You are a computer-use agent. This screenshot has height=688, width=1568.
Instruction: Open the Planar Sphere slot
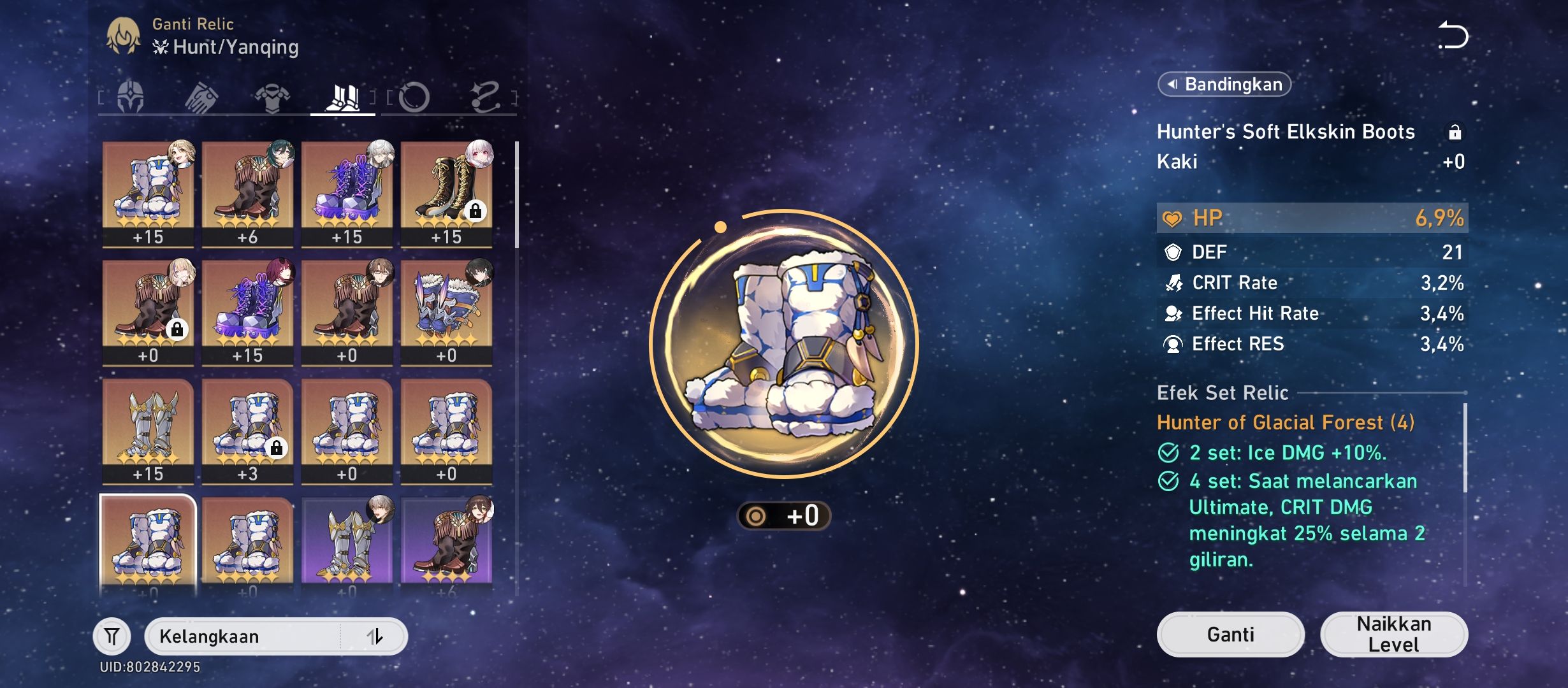tap(416, 97)
